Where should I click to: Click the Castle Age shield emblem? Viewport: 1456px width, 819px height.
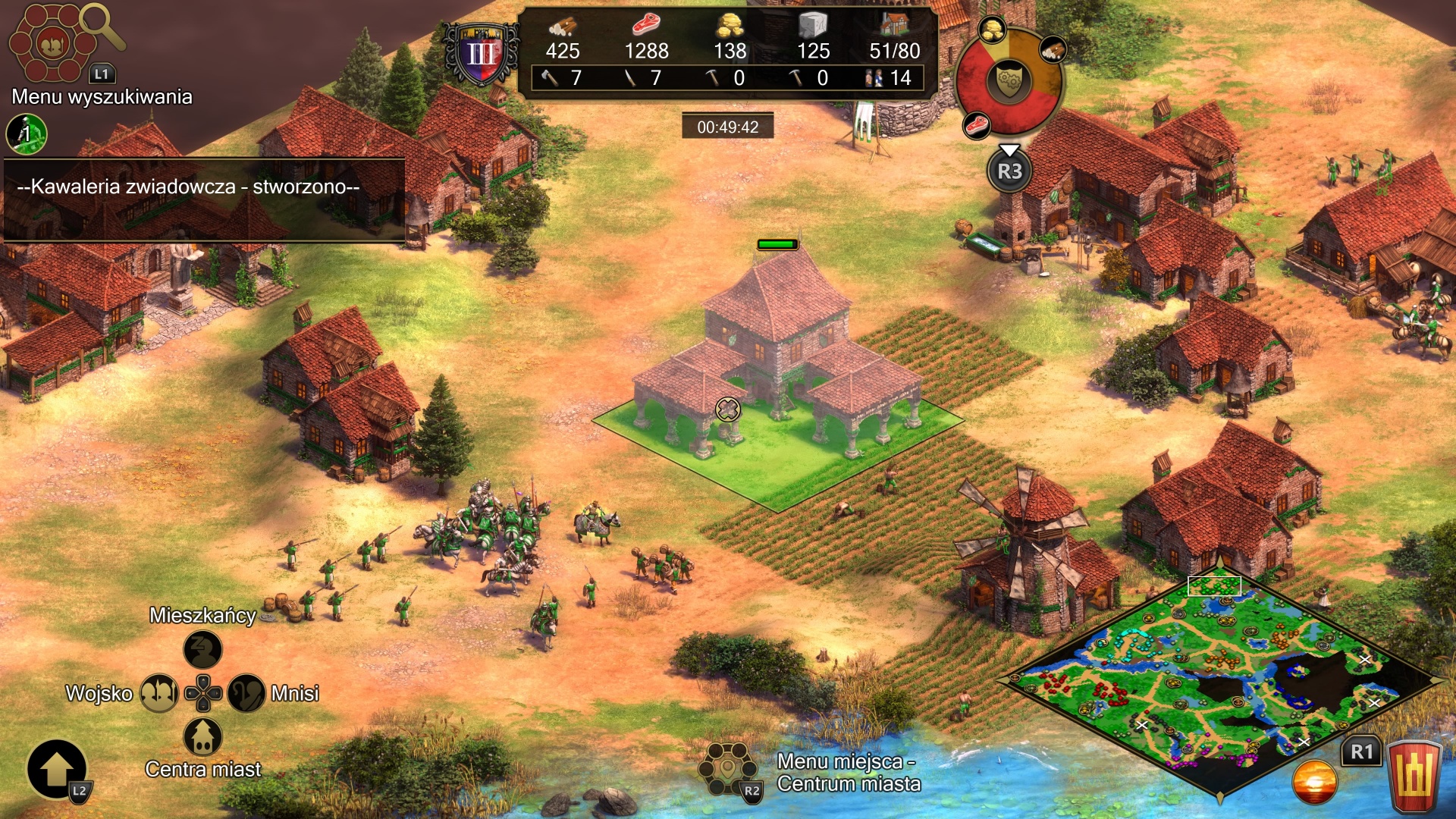pos(482,54)
